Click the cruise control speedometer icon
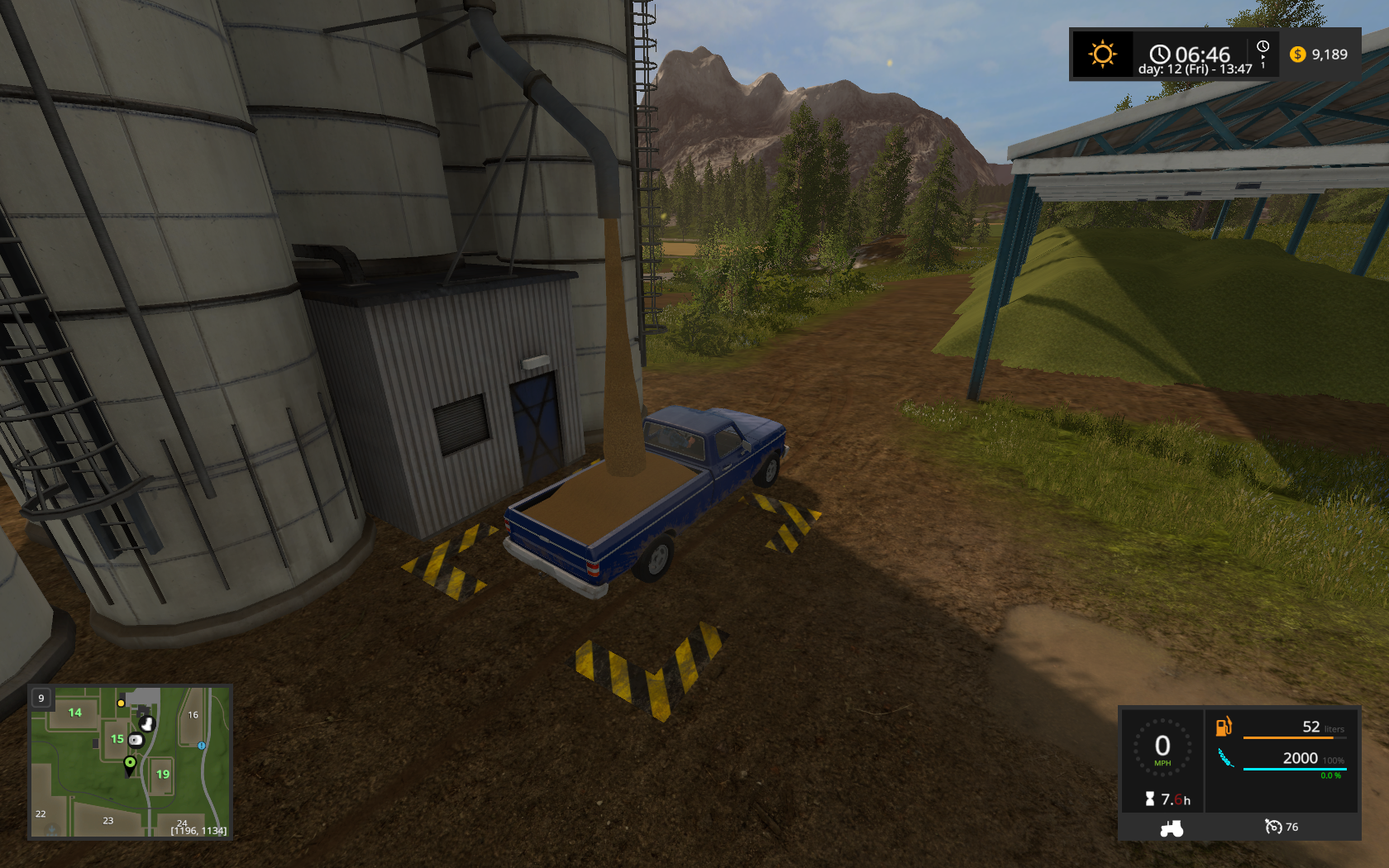 1273,827
